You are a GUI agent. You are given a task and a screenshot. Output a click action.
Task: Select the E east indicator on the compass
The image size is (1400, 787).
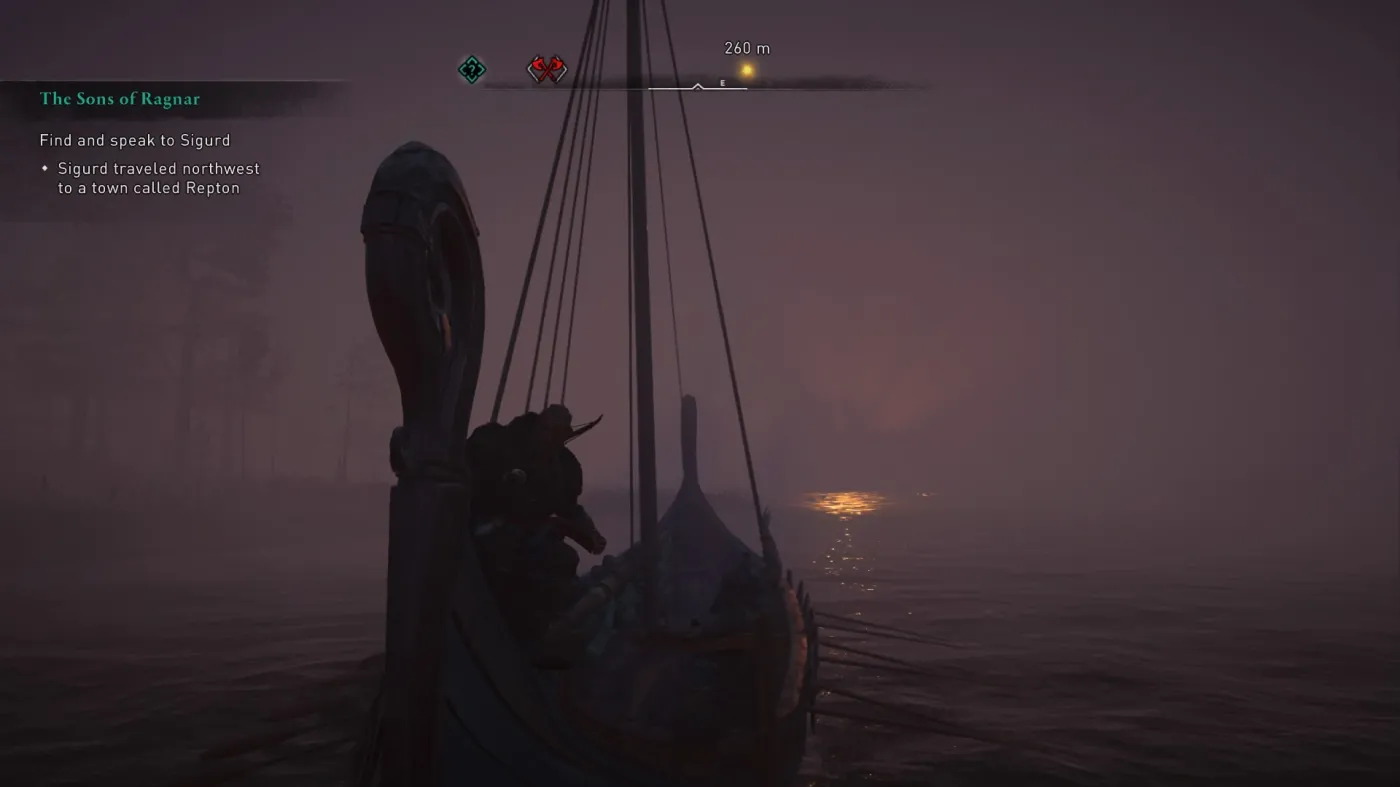coord(722,83)
